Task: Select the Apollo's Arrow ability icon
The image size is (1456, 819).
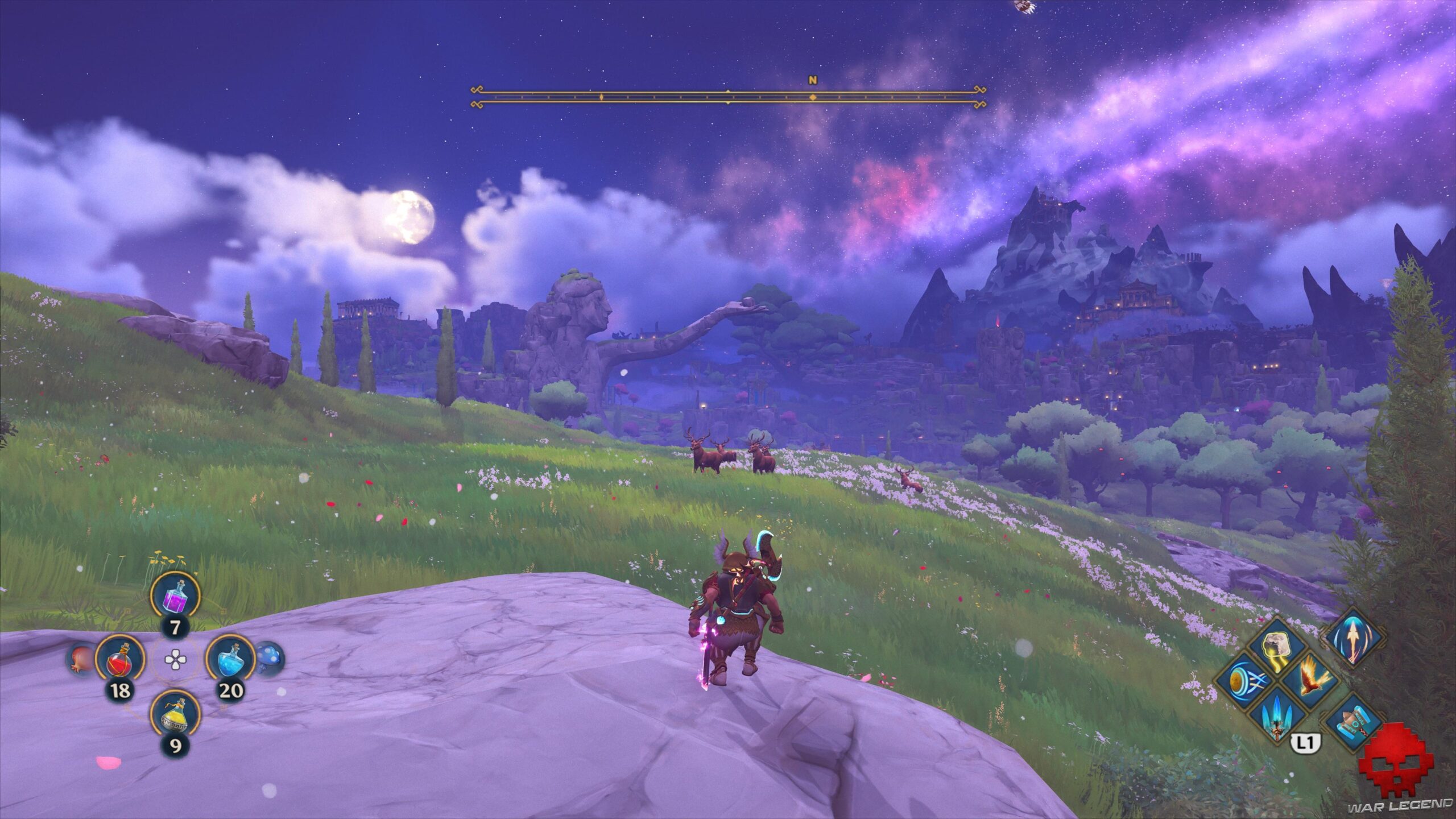Action: click(1248, 681)
